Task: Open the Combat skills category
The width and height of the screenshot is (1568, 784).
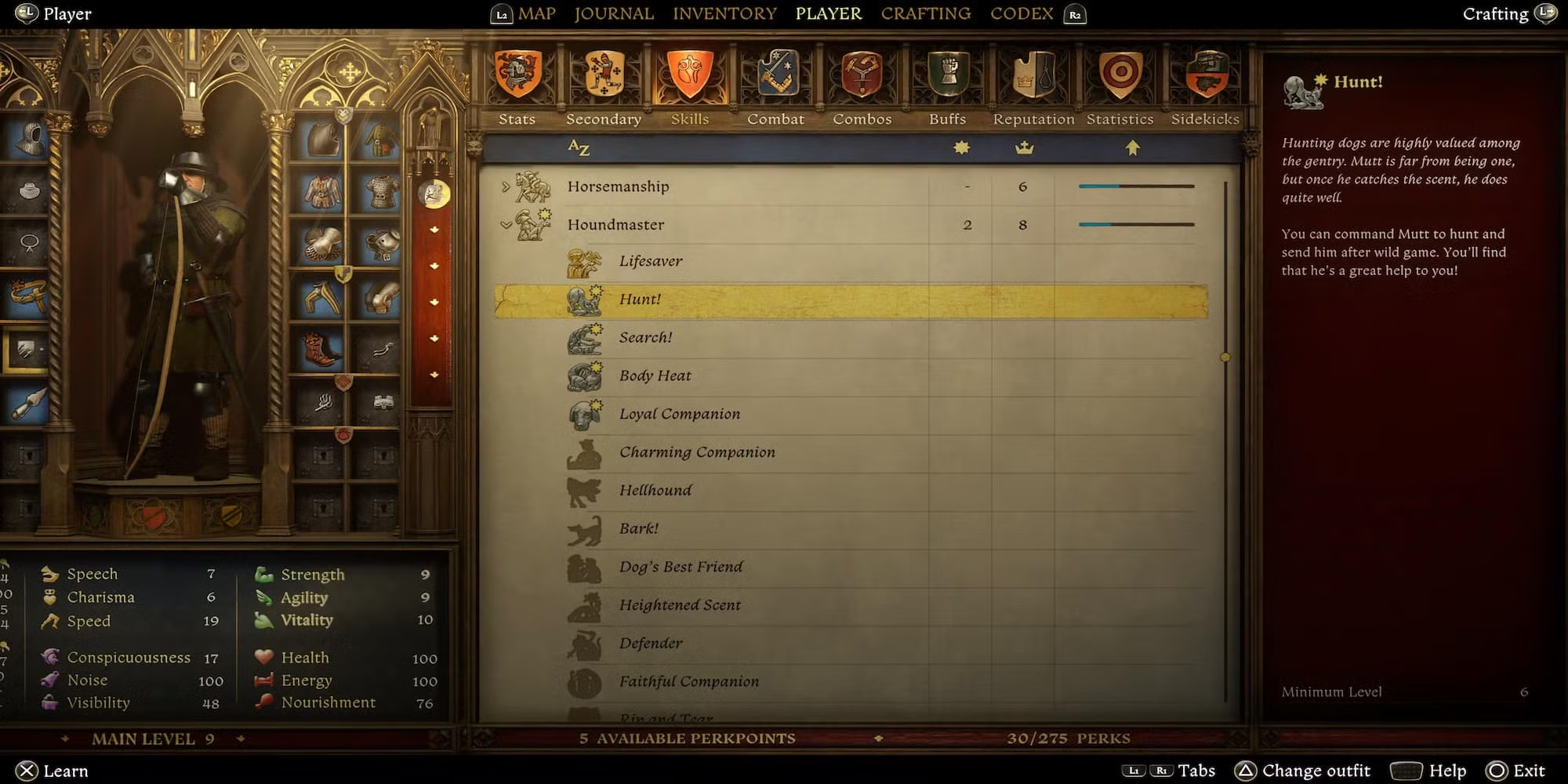Action: pos(776,74)
